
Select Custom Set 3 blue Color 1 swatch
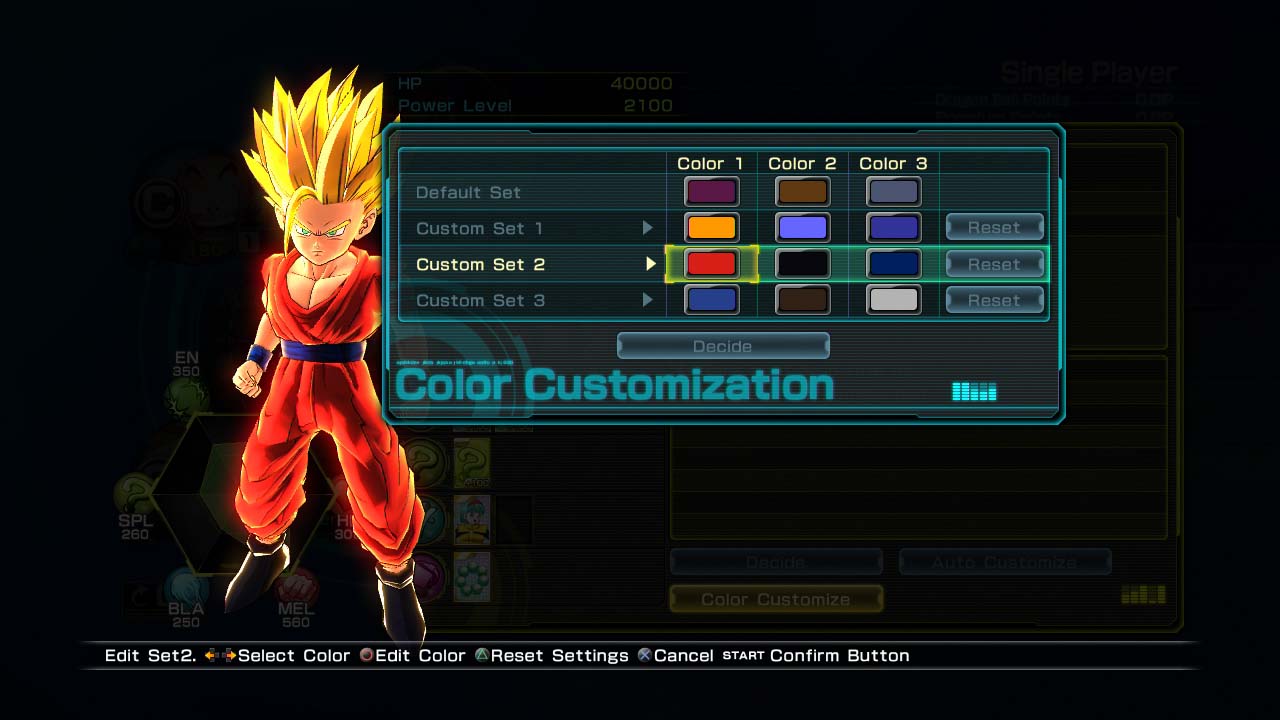pos(711,300)
